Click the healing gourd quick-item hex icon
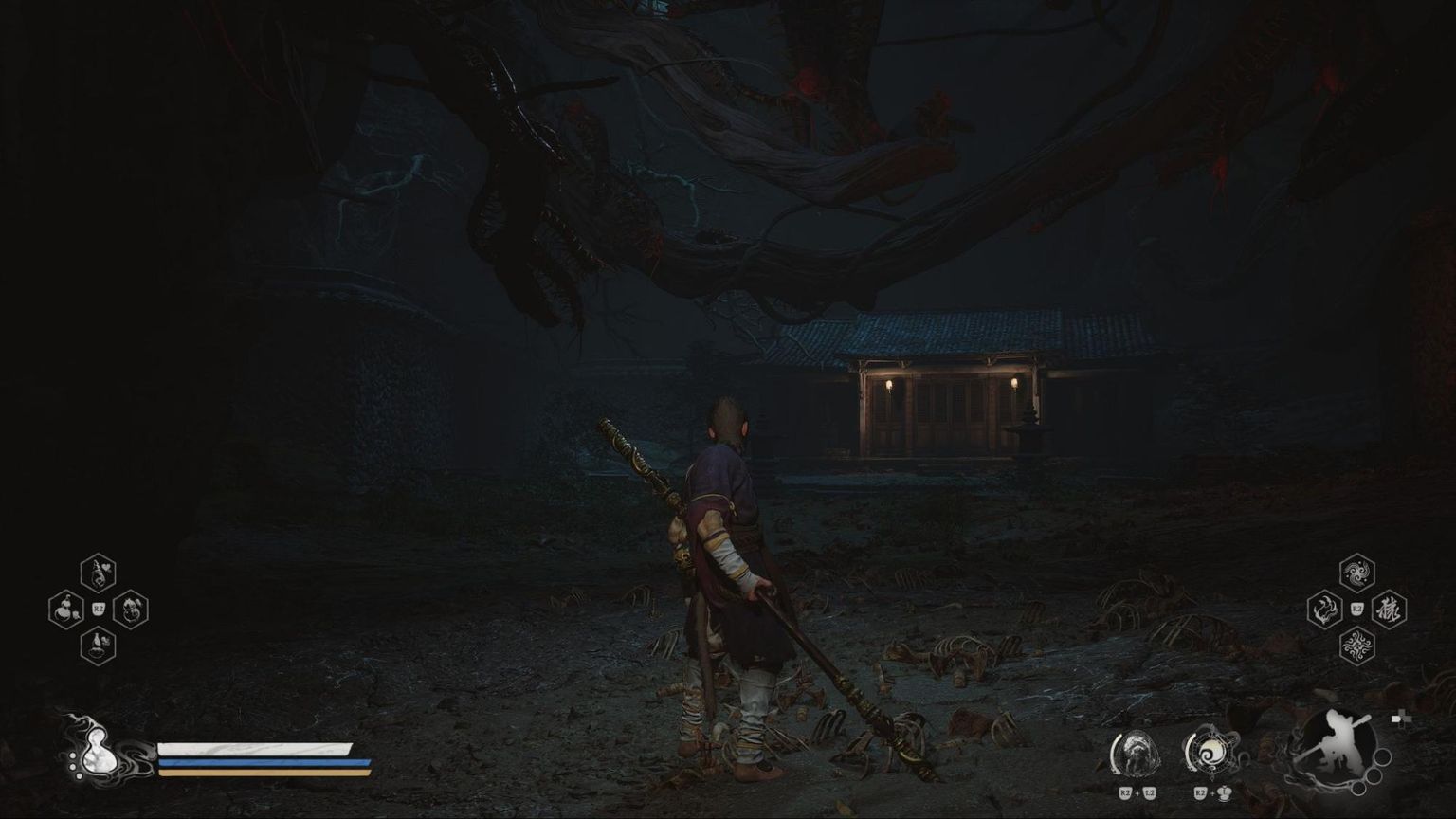1456x819 pixels. pyautogui.click(x=64, y=610)
